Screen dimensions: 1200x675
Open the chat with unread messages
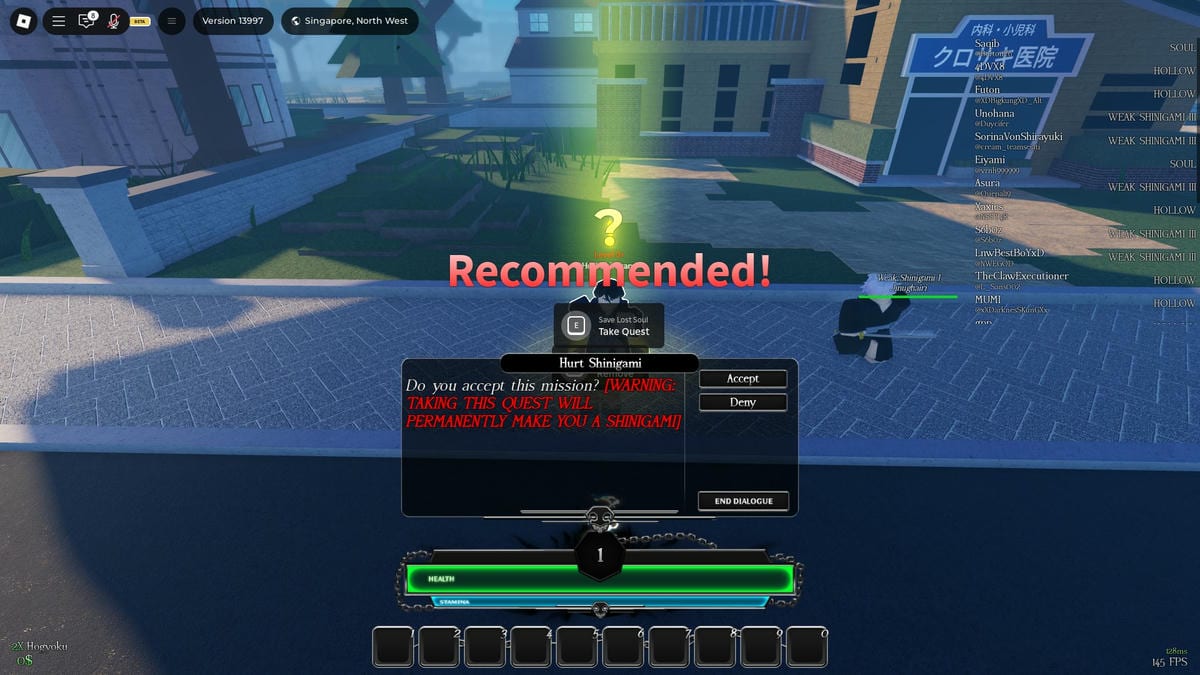click(x=87, y=21)
